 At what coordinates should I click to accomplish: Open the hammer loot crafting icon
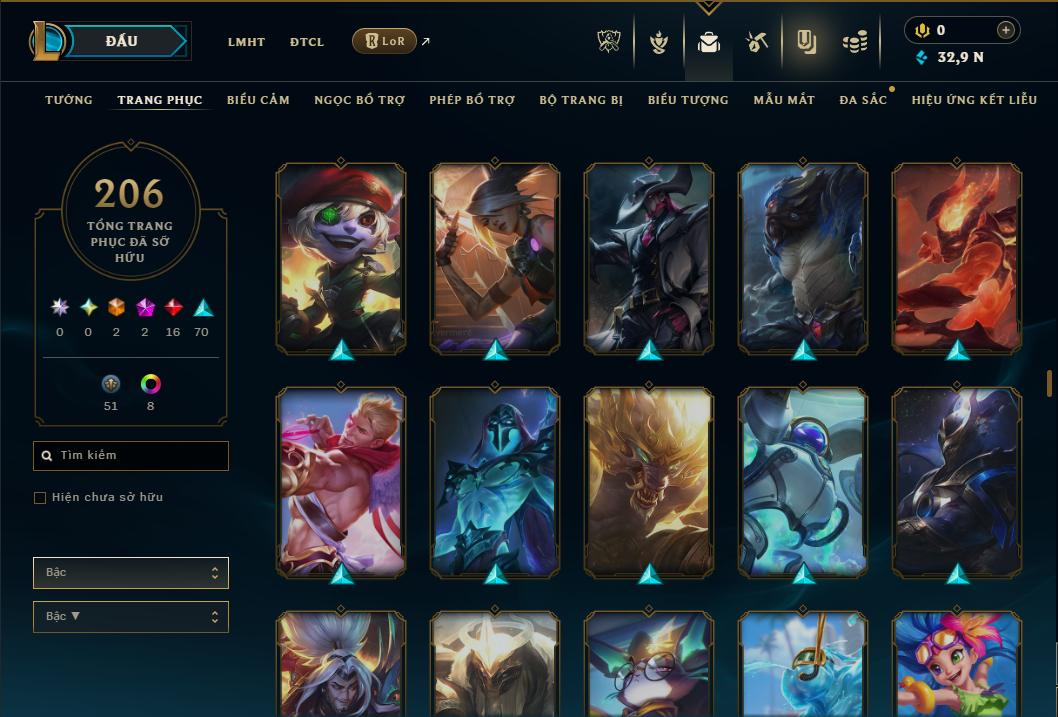click(756, 42)
